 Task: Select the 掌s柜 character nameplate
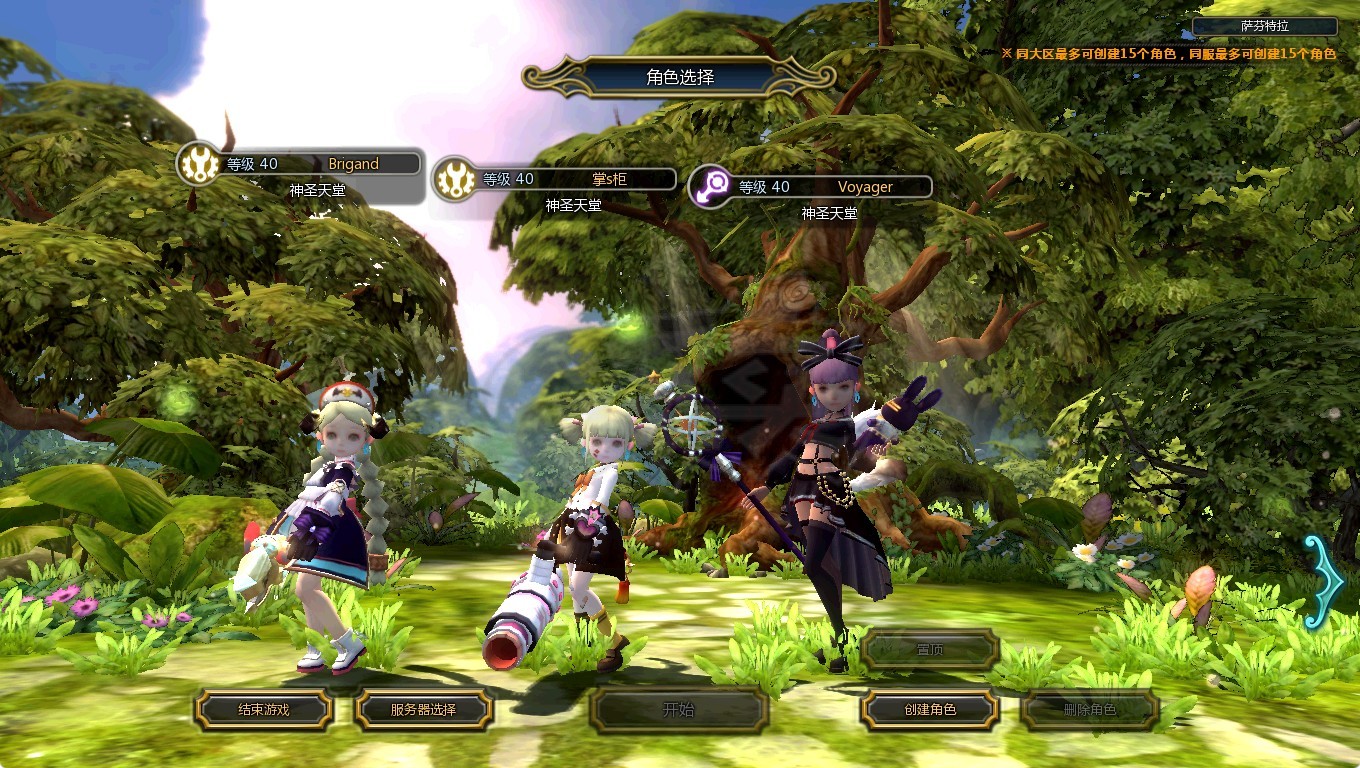click(556, 179)
